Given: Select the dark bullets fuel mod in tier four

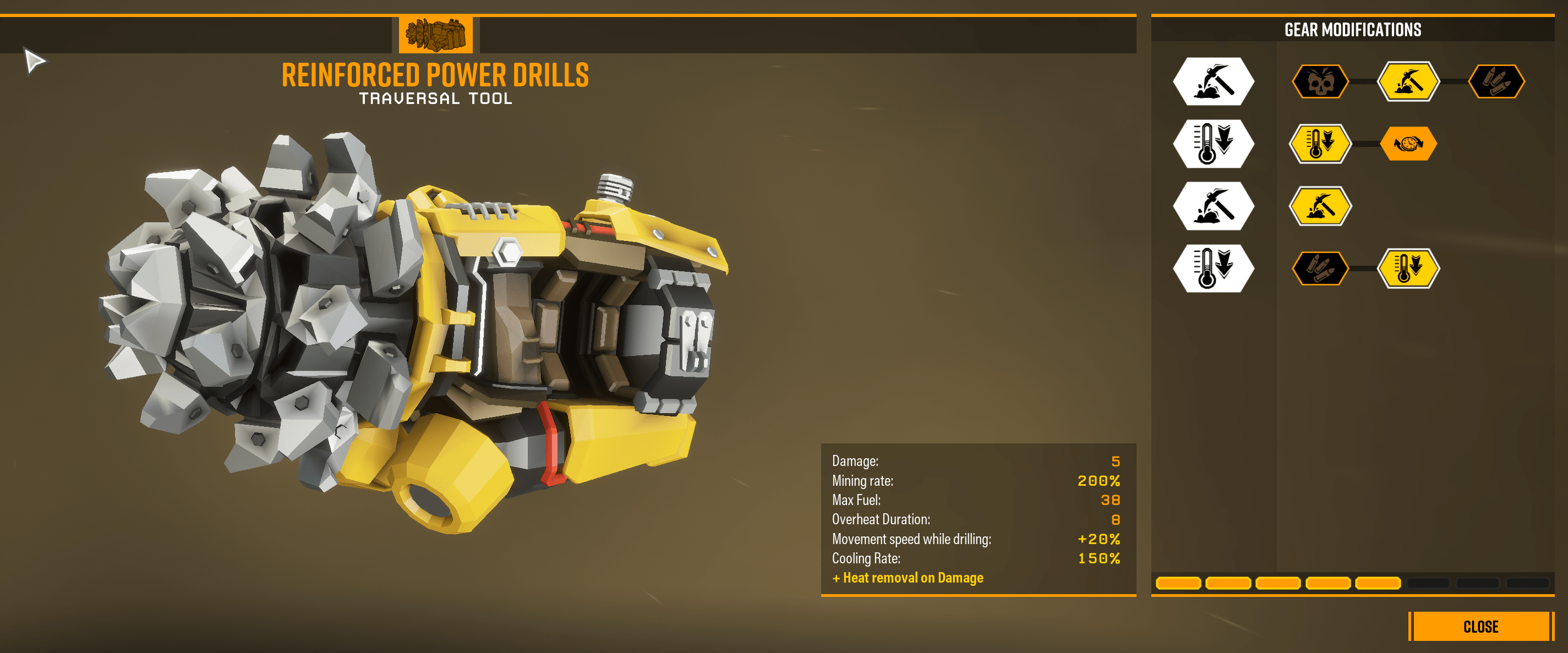Looking at the screenshot, I should 1320,270.
